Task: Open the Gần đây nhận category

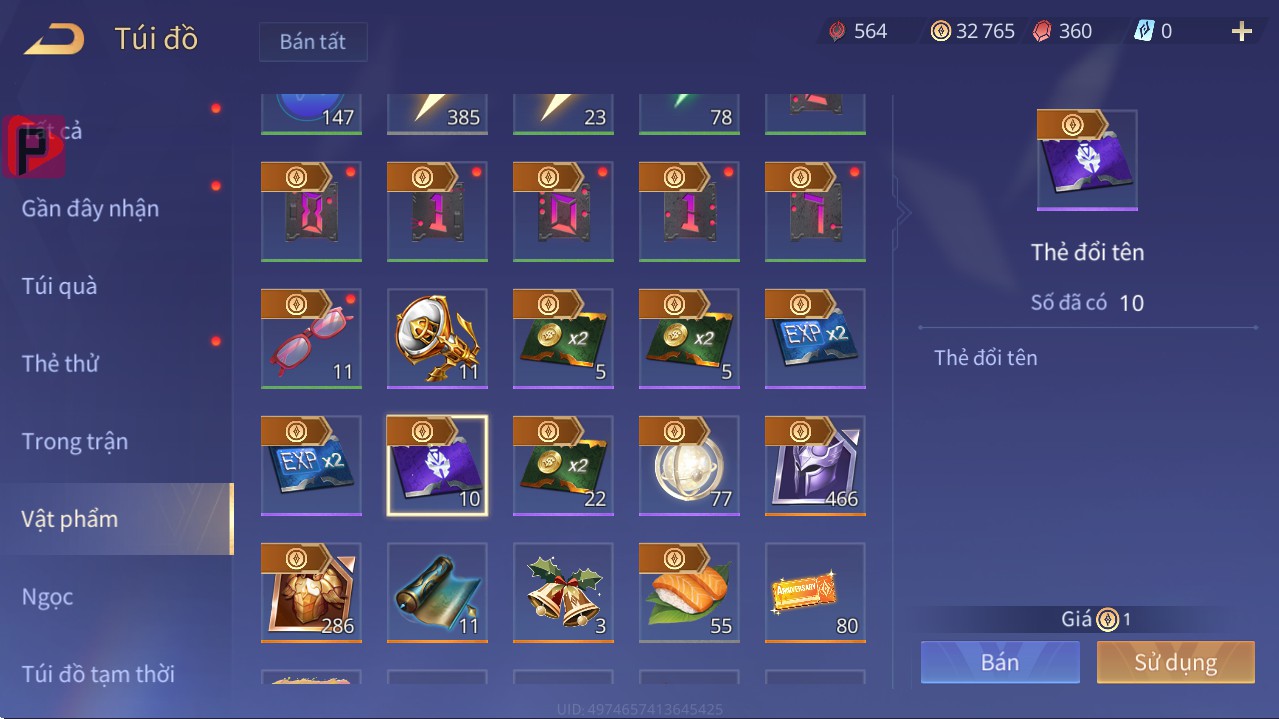Action: click(x=91, y=208)
